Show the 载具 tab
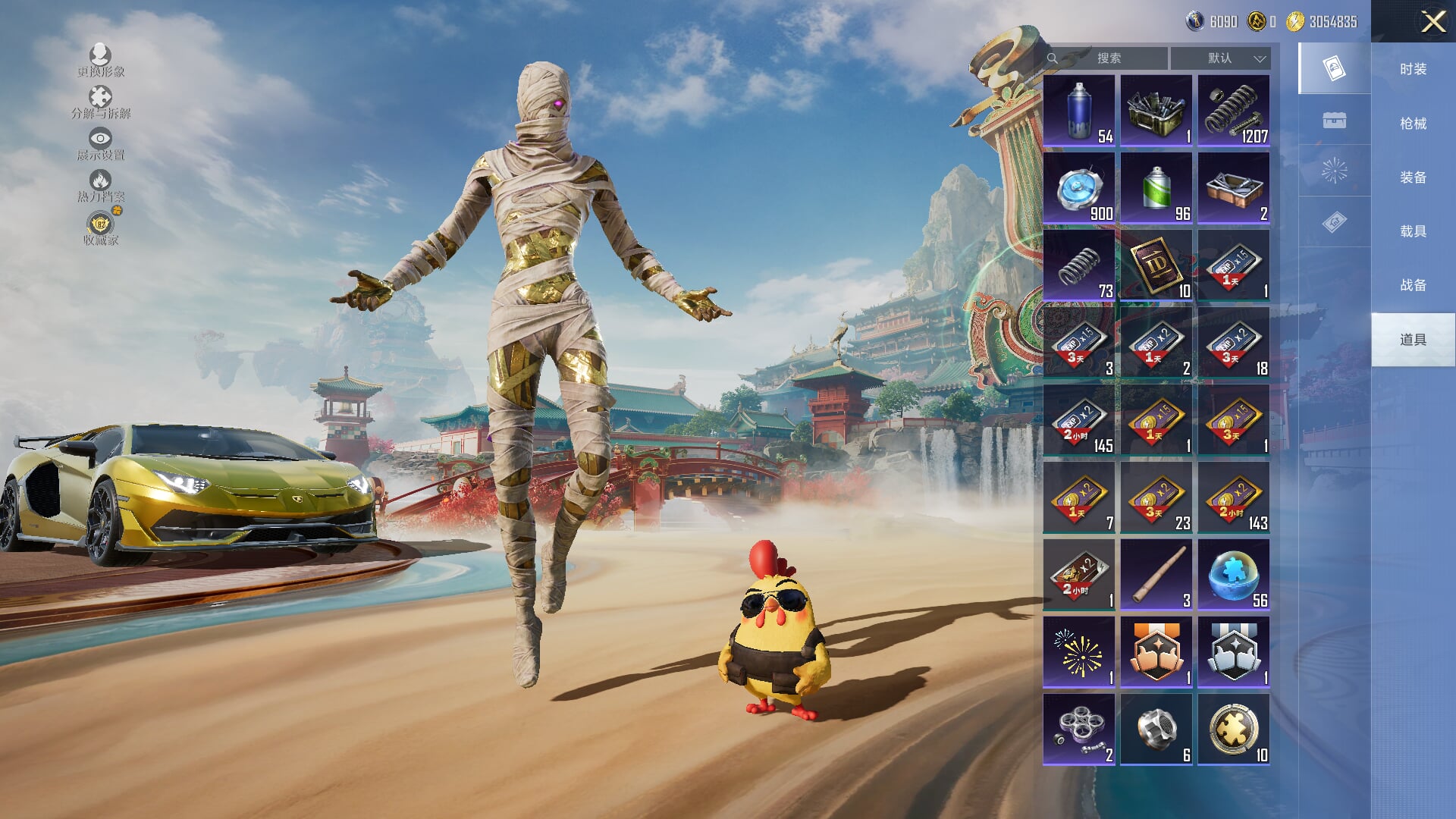Viewport: 1456px width, 819px height. (1413, 231)
